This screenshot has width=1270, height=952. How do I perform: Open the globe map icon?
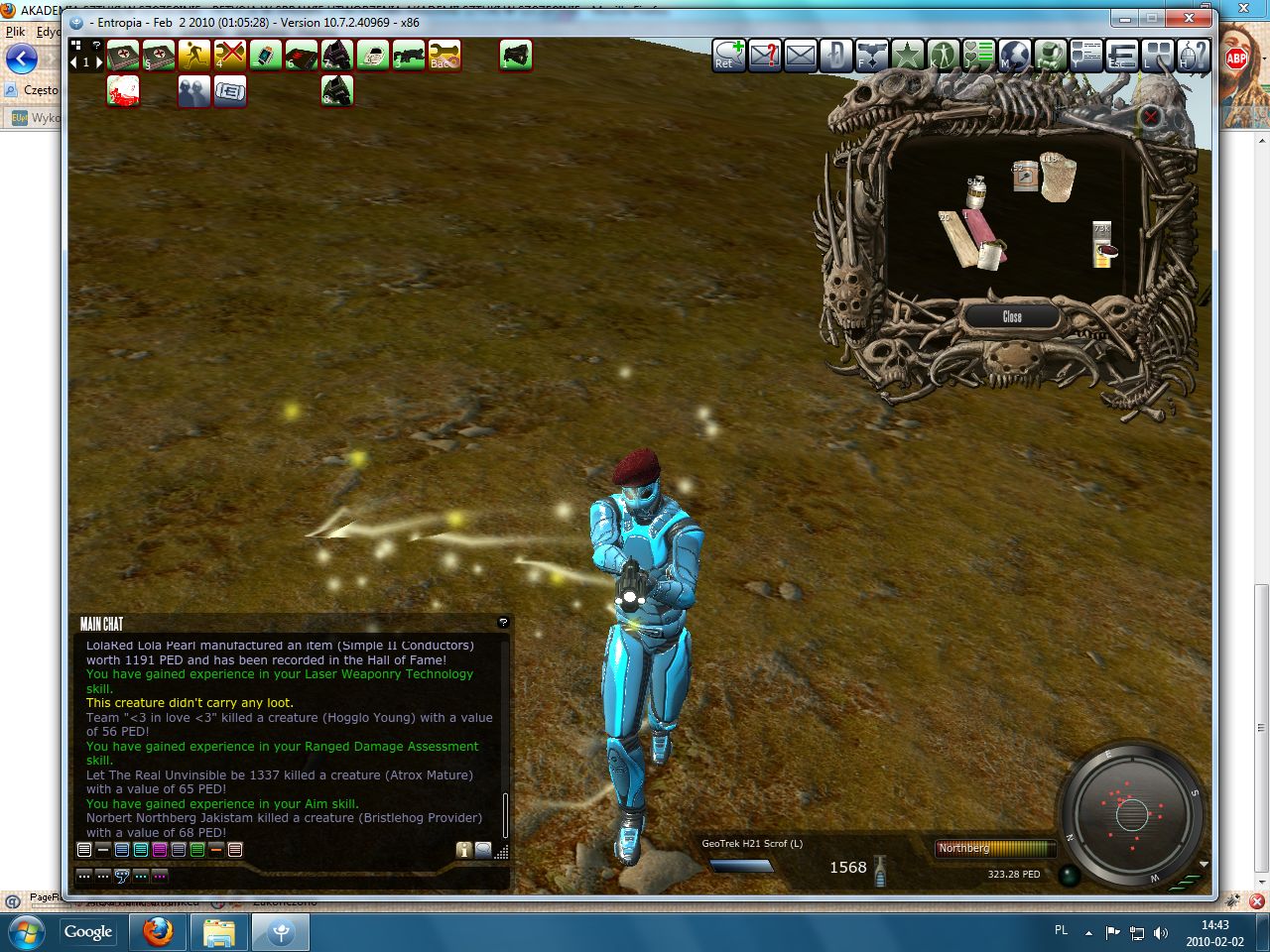(x=1014, y=56)
